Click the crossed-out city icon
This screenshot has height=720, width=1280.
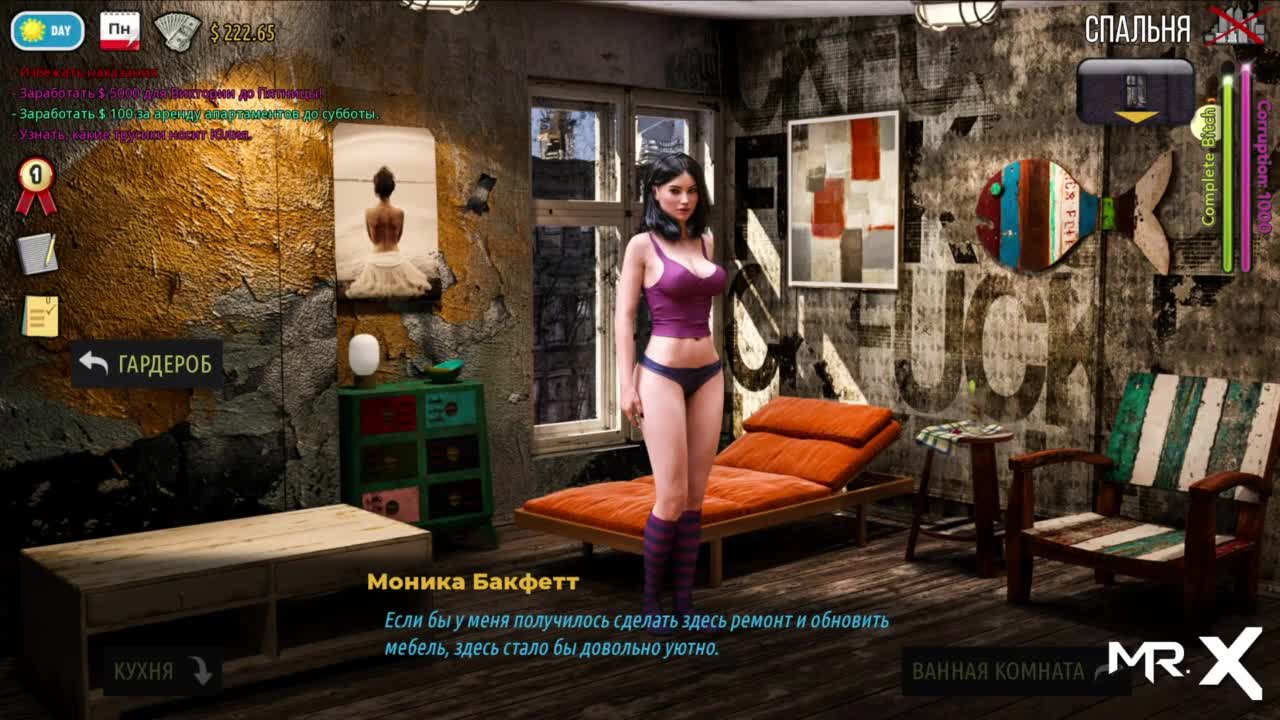pos(1235,27)
